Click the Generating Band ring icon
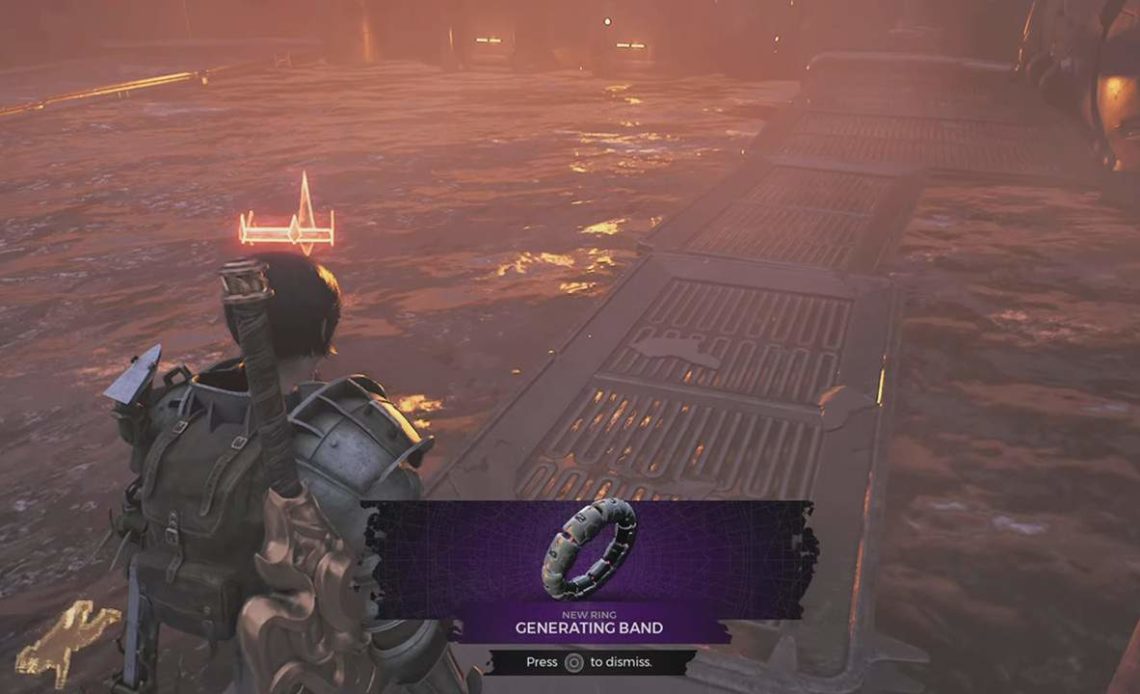Viewport: 1140px width, 694px height. click(x=589, y=548)
